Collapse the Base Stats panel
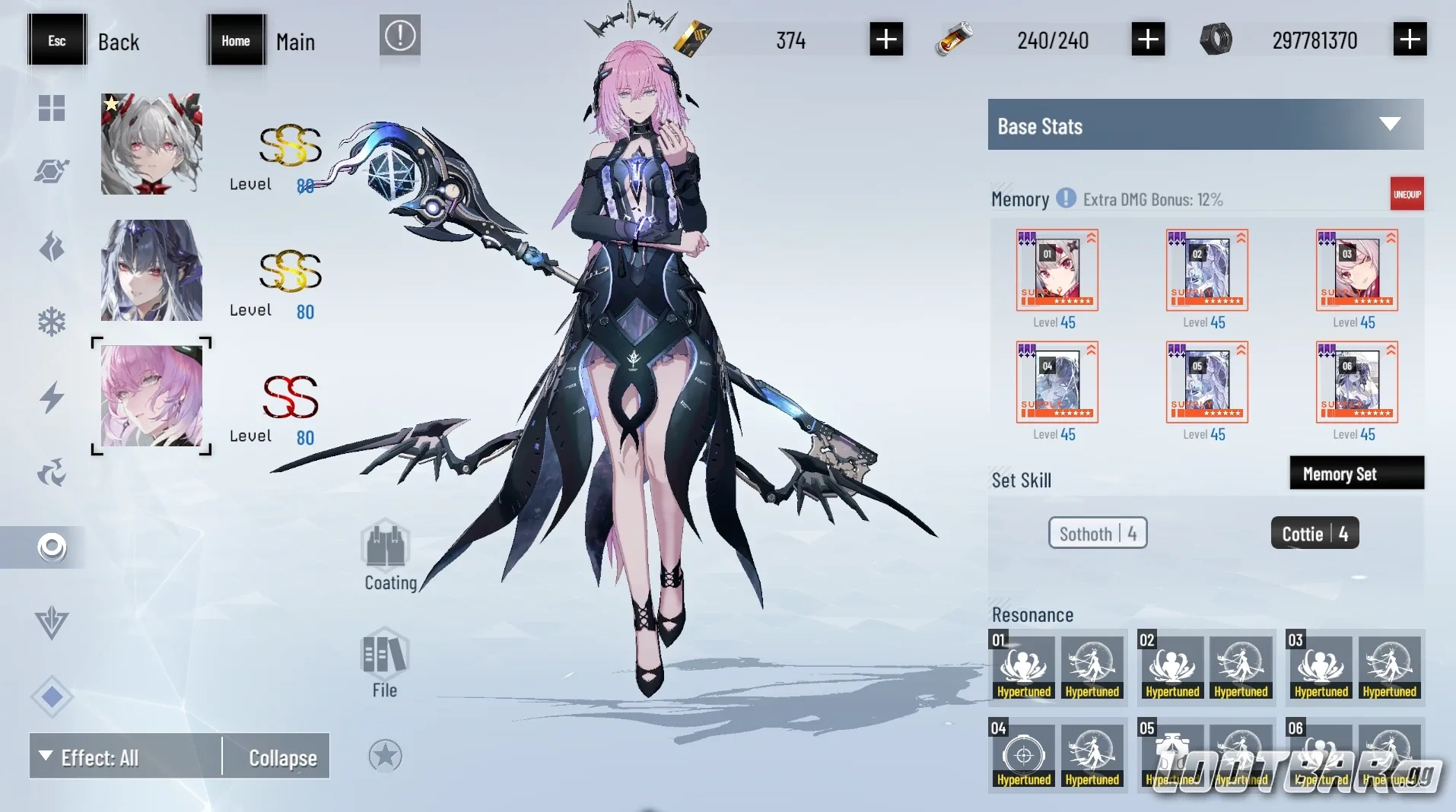The image size is (1456, 812). coord(1391,124)
